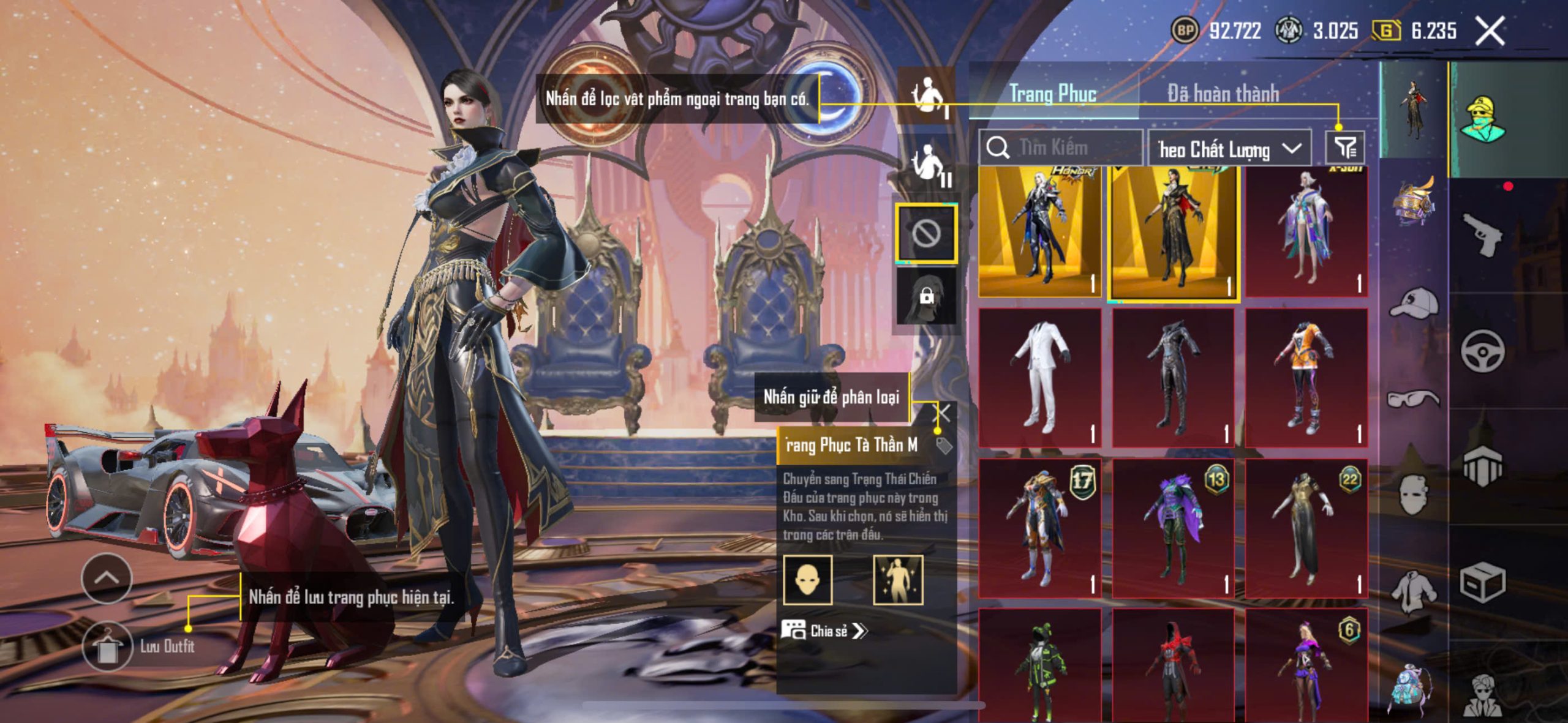Viewport: 1568px width, 723px height.
Task: Open the steering wheel vehicle category
Action: click(1482, 351)
